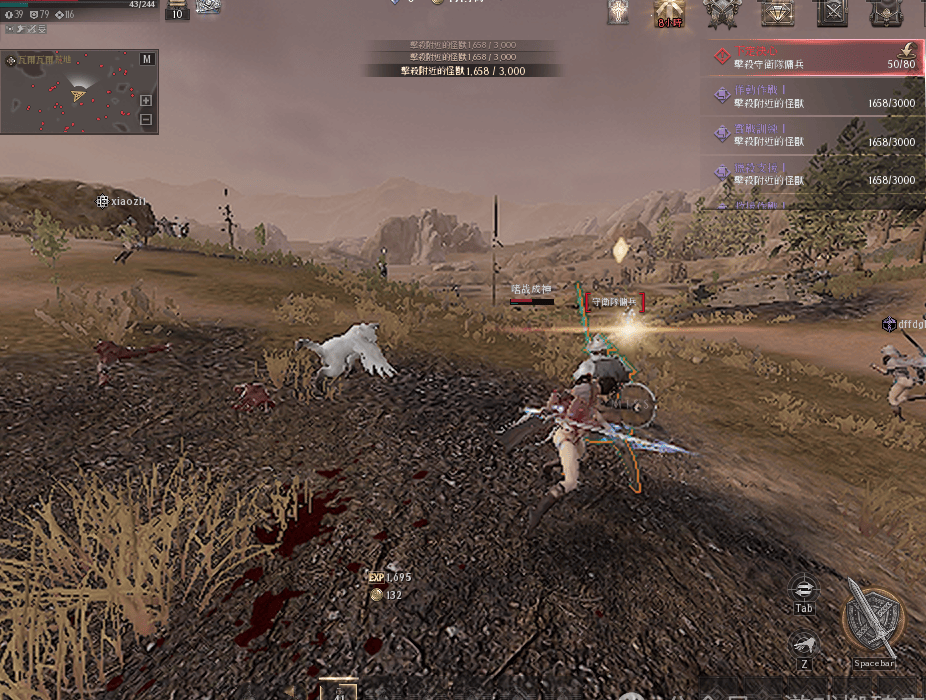Open the winged shield emblem icon
Viewport: 926px width, 700px height.
click(721, 12)
